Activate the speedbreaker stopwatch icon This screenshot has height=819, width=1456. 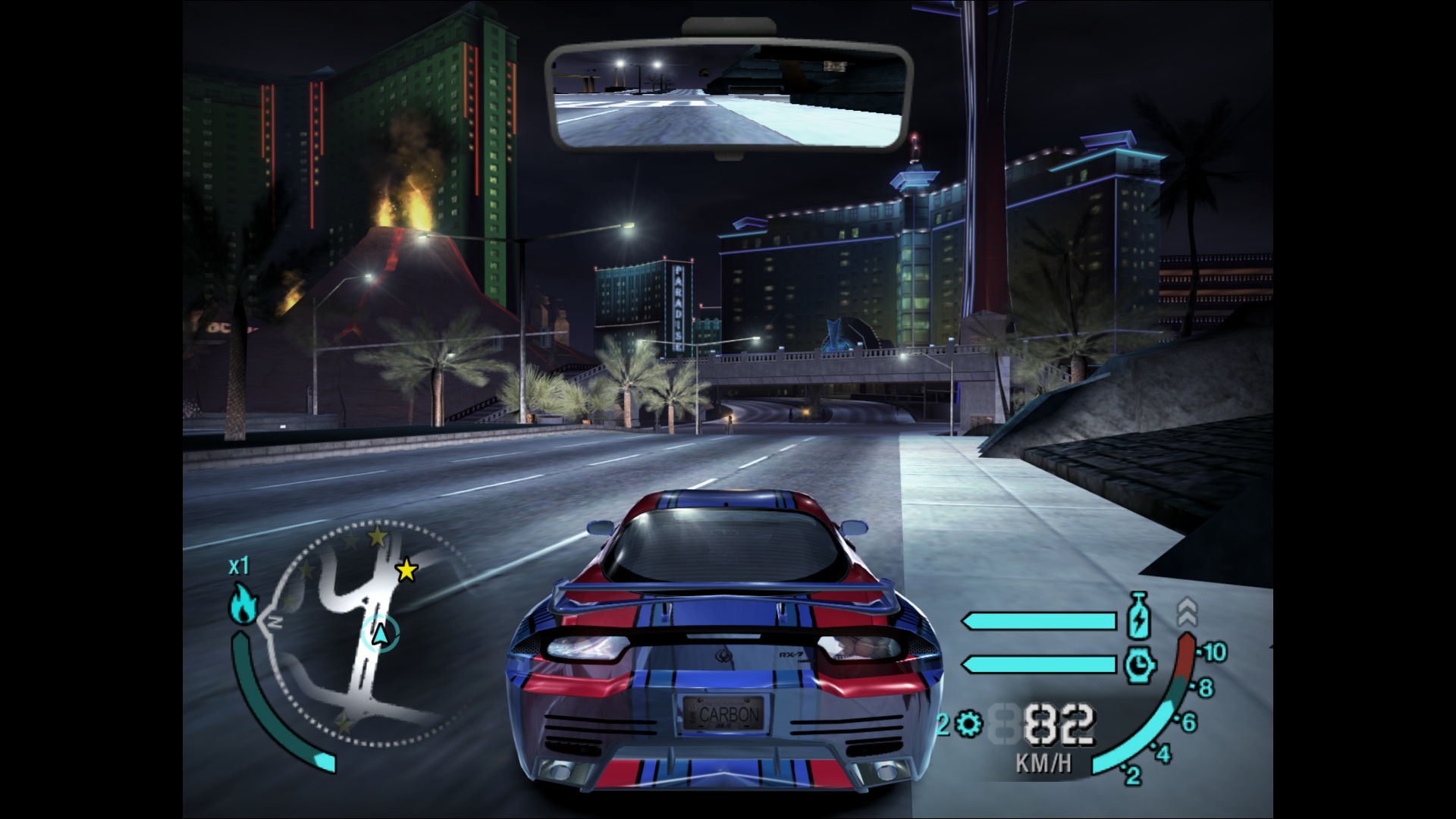click(1139, 664)
